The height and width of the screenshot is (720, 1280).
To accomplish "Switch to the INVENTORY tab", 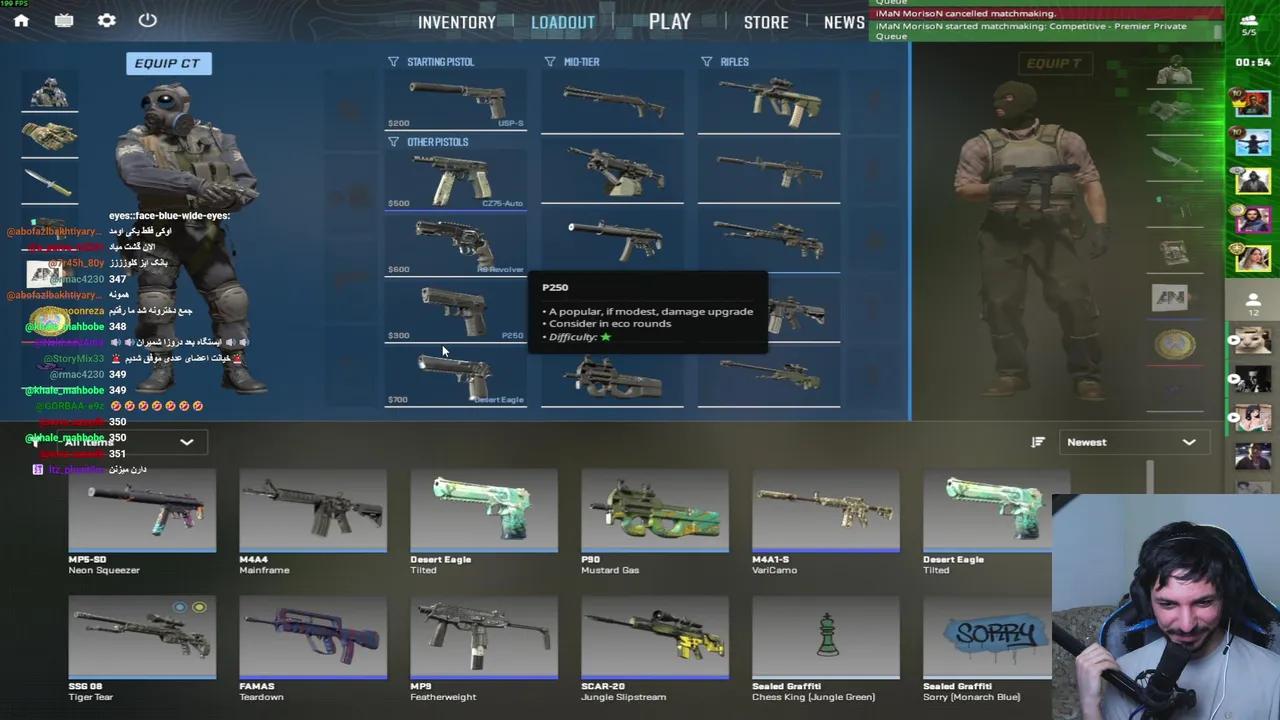I will click(456, 21).
